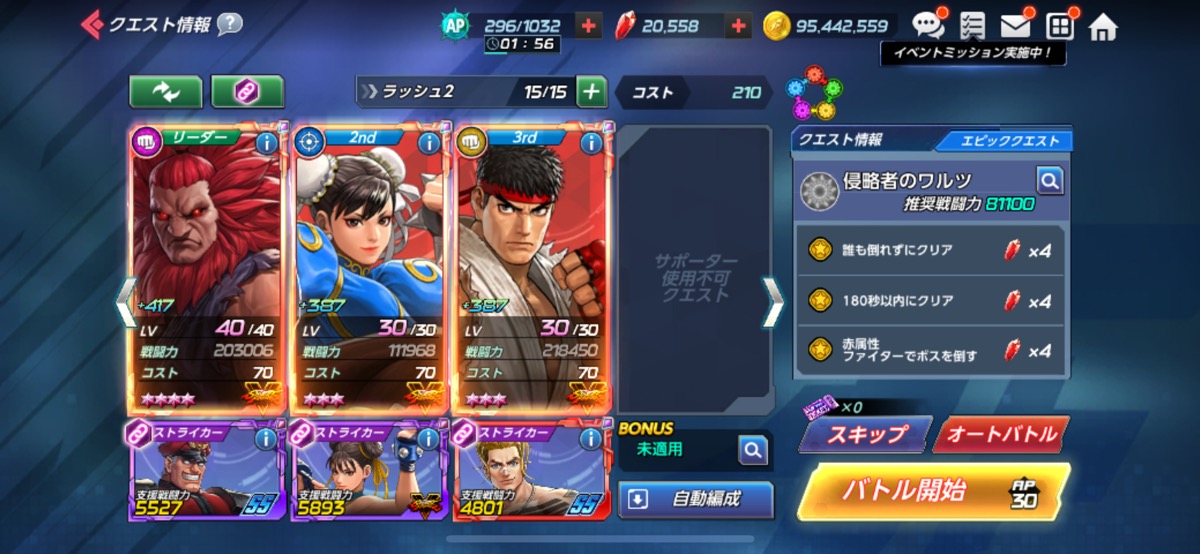Tap the スキップ skip button
The height and width of the screenshot is (554, 1200).
(x=864, y=434)
